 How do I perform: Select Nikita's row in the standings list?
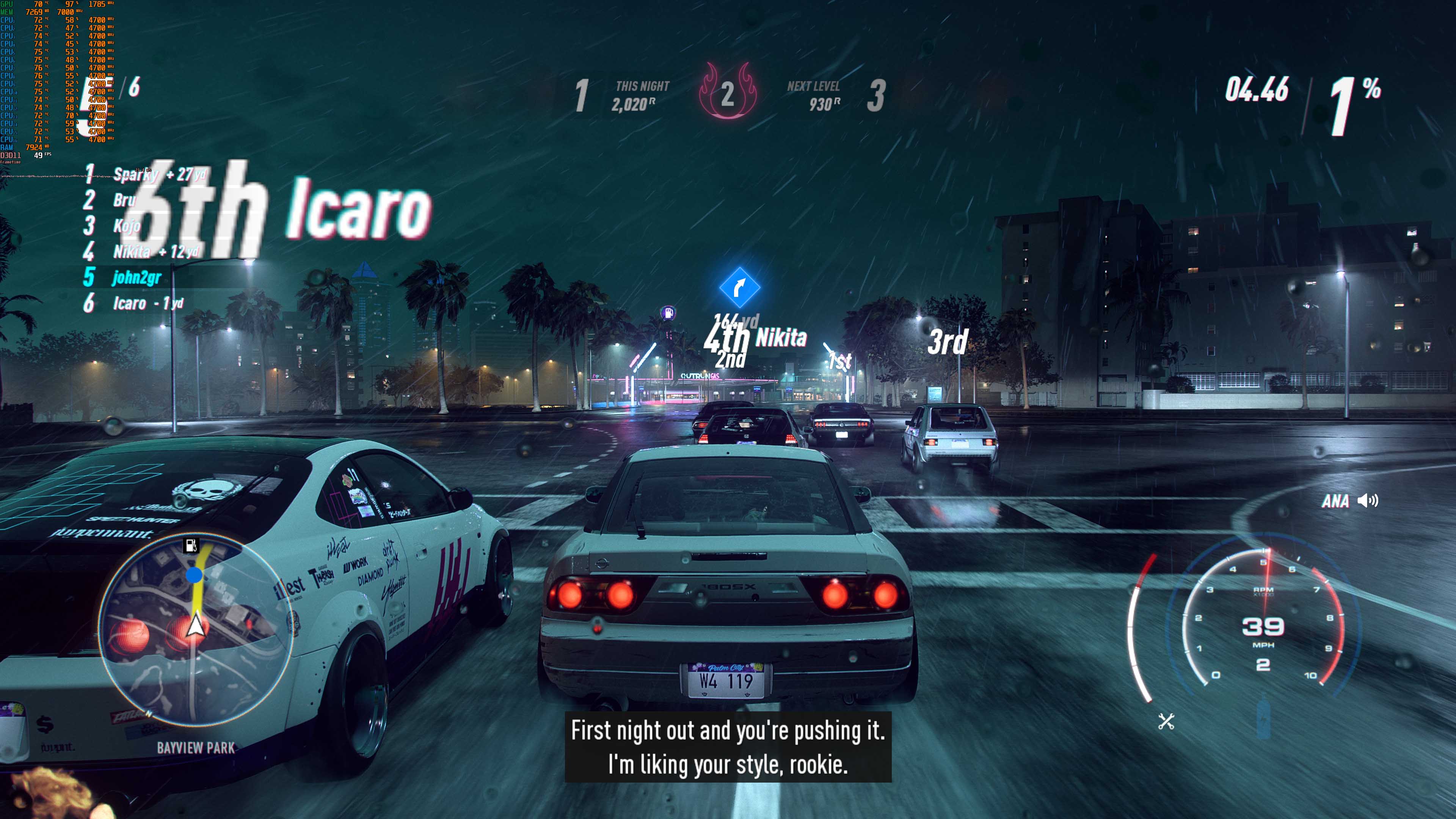(141, 251)
